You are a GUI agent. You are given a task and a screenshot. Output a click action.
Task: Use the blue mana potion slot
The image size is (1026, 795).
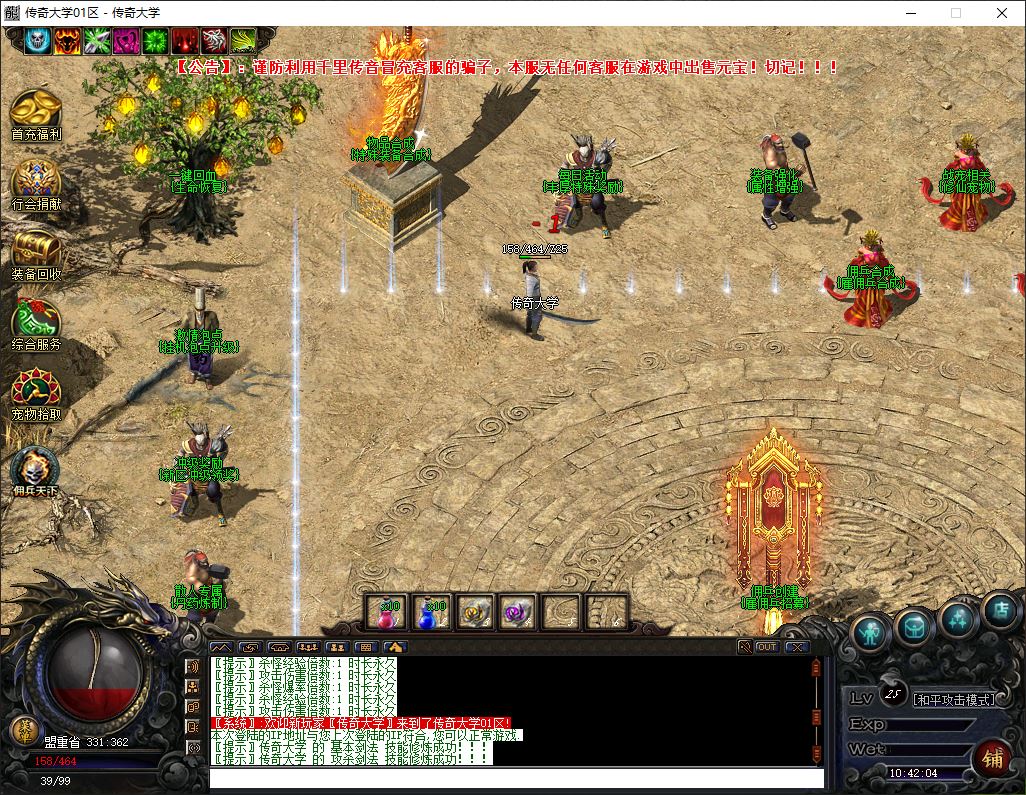click(x=430, y=611)
